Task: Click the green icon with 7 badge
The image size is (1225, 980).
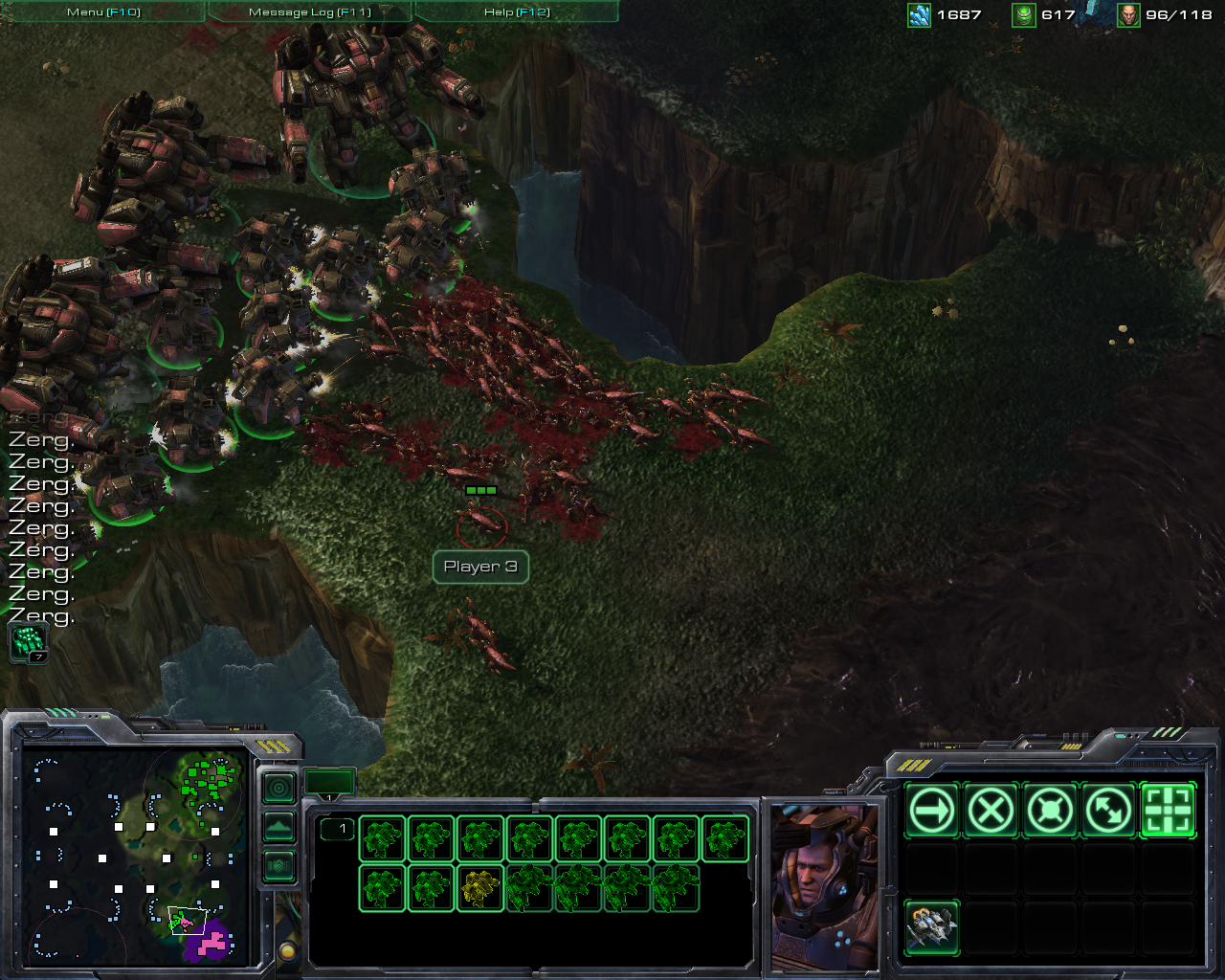Action: [28, 642]
